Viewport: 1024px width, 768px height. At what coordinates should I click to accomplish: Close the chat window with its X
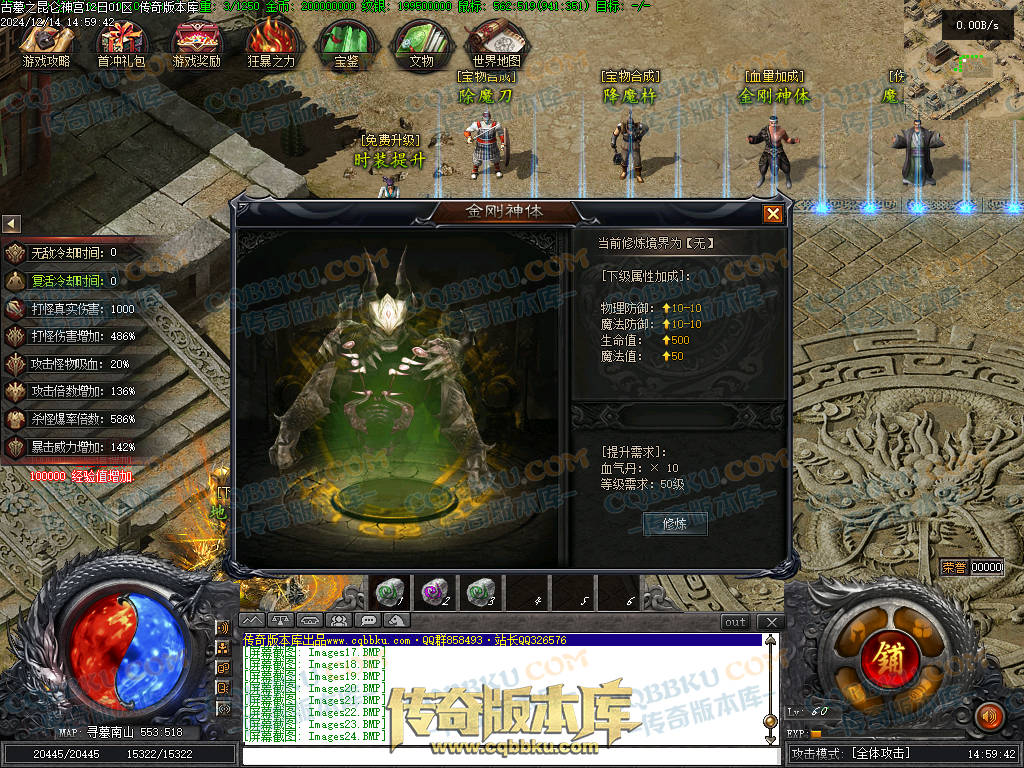pos(770,622)
